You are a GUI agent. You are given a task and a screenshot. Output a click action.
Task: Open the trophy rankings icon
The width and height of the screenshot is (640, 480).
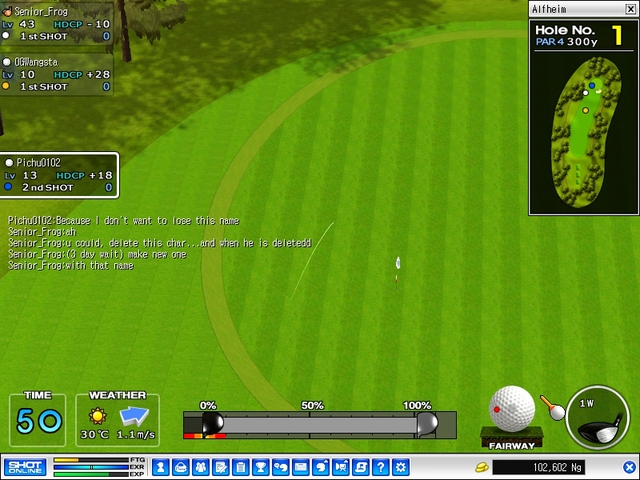pyautogui.click(x=260, y=467)
